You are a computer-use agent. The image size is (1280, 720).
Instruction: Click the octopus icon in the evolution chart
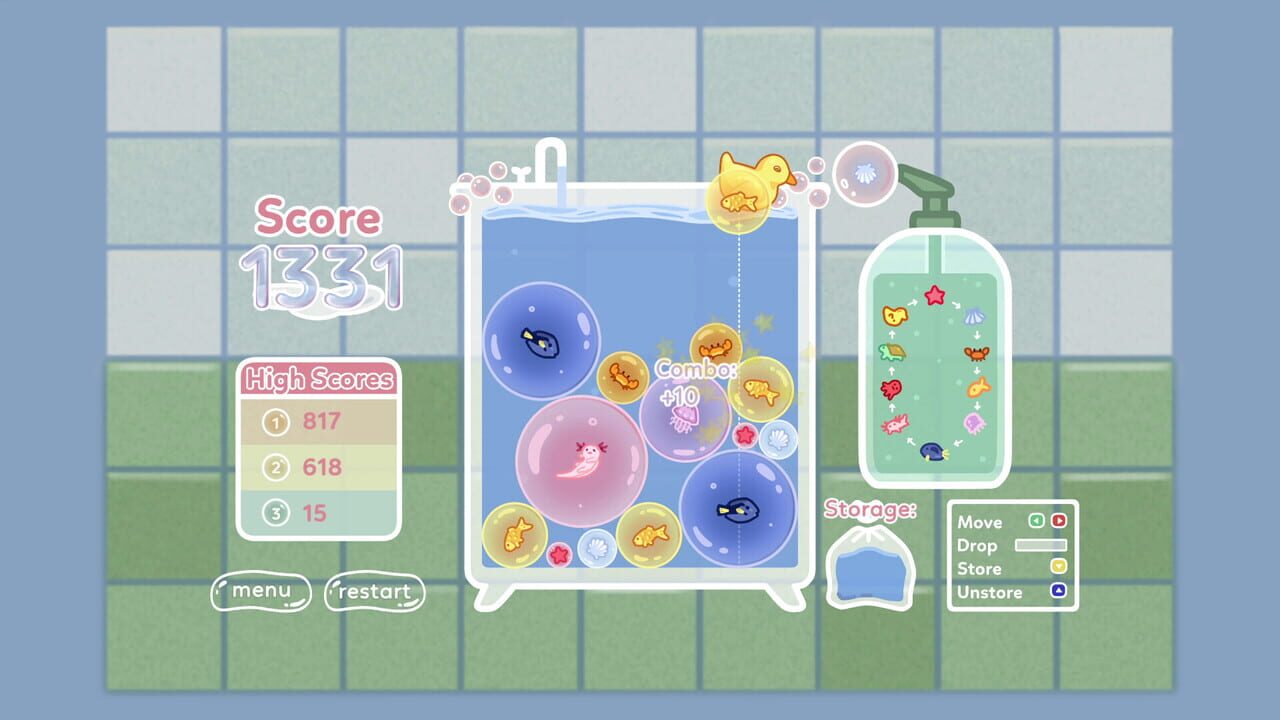889,387
